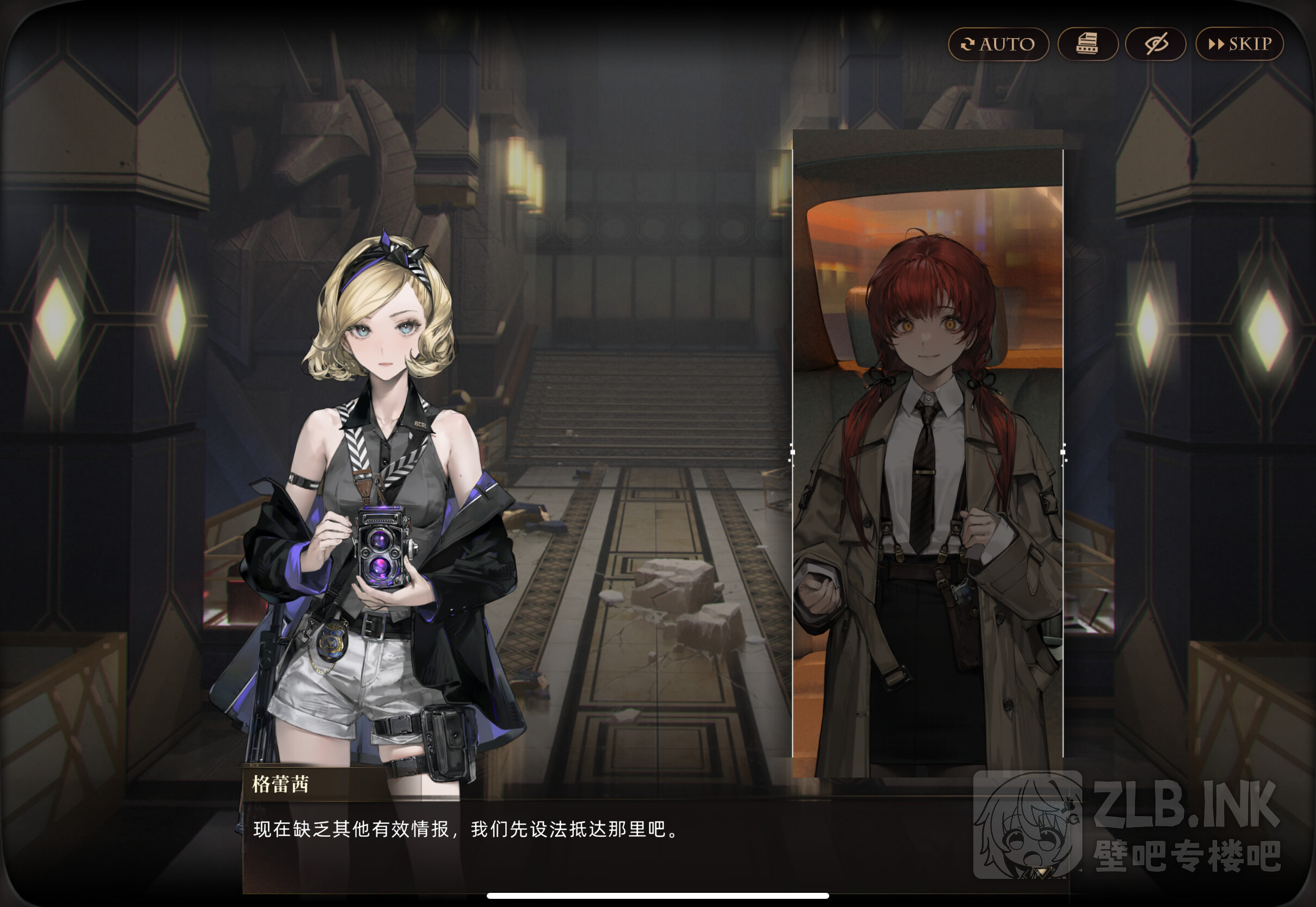1316x907 pixels.
Task: Skip the story scene
Action: pos(1239,45)
